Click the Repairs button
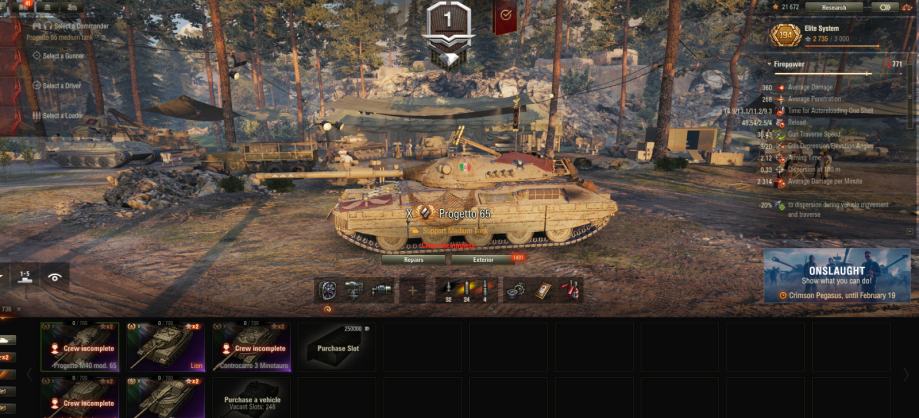 pyautogui.click(x=413, y=259)
